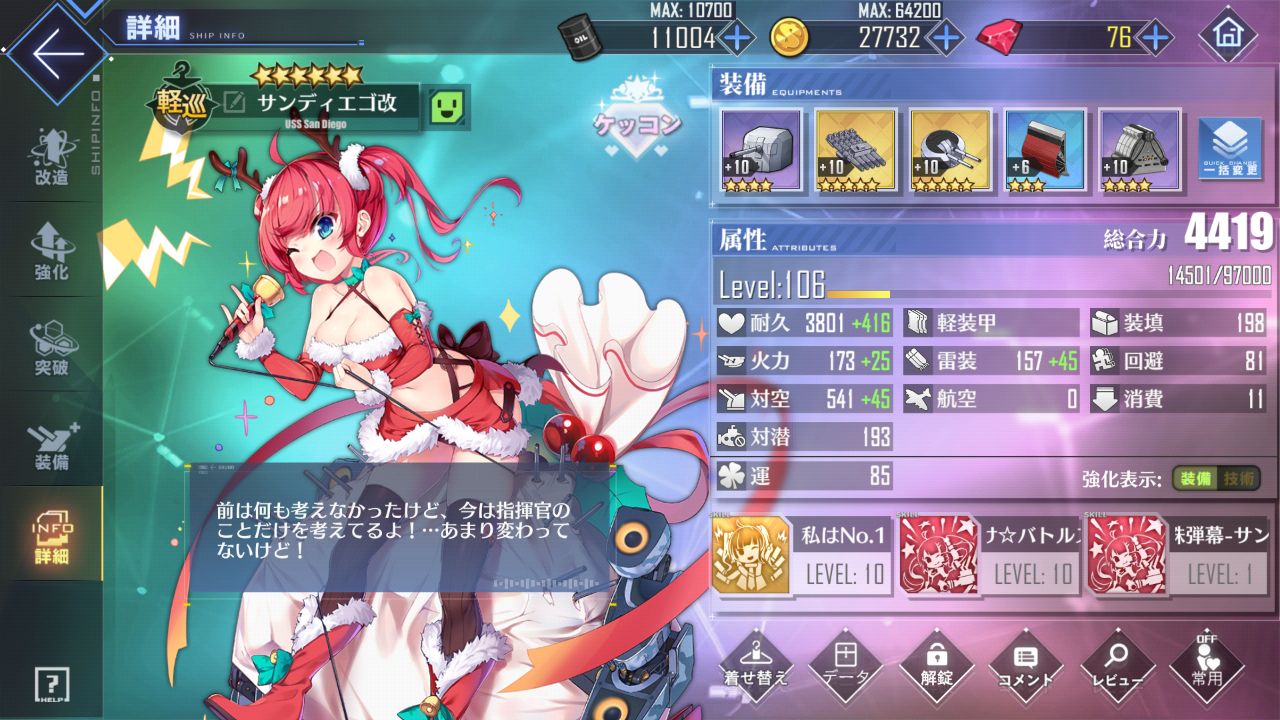The image size is (1280, 720).
Task: Click the 一括変更 quick change button
Action: pos(1228,149)
